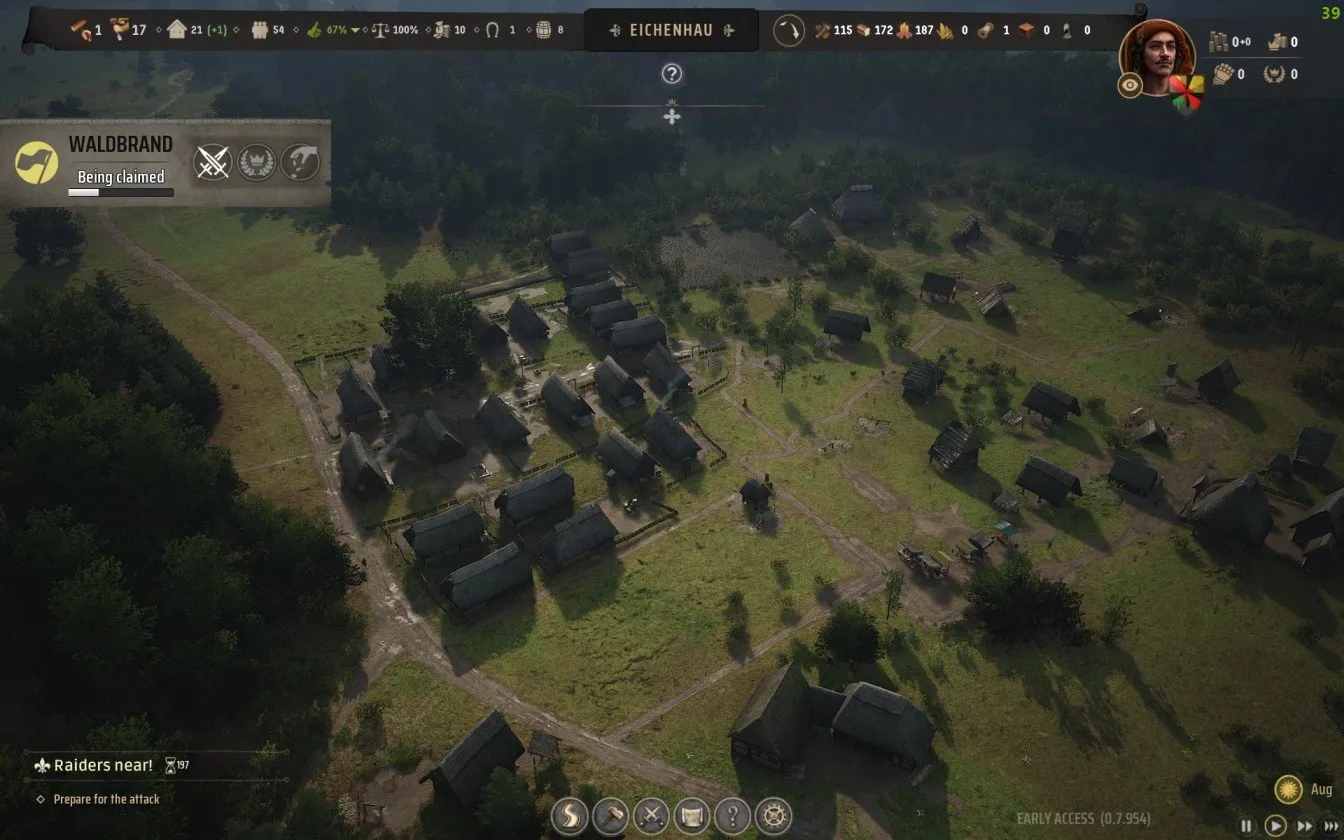The image size is (1344, 840).
Task: Select crossed swords option for Waldbrand
Action: pyautogui.click(x=212, y=162)
